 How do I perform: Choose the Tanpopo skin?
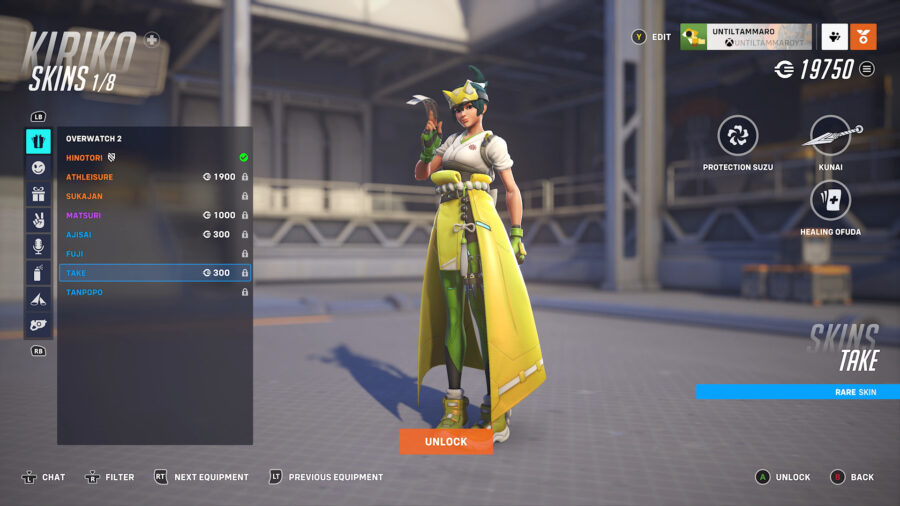click(x=150, y=292)
